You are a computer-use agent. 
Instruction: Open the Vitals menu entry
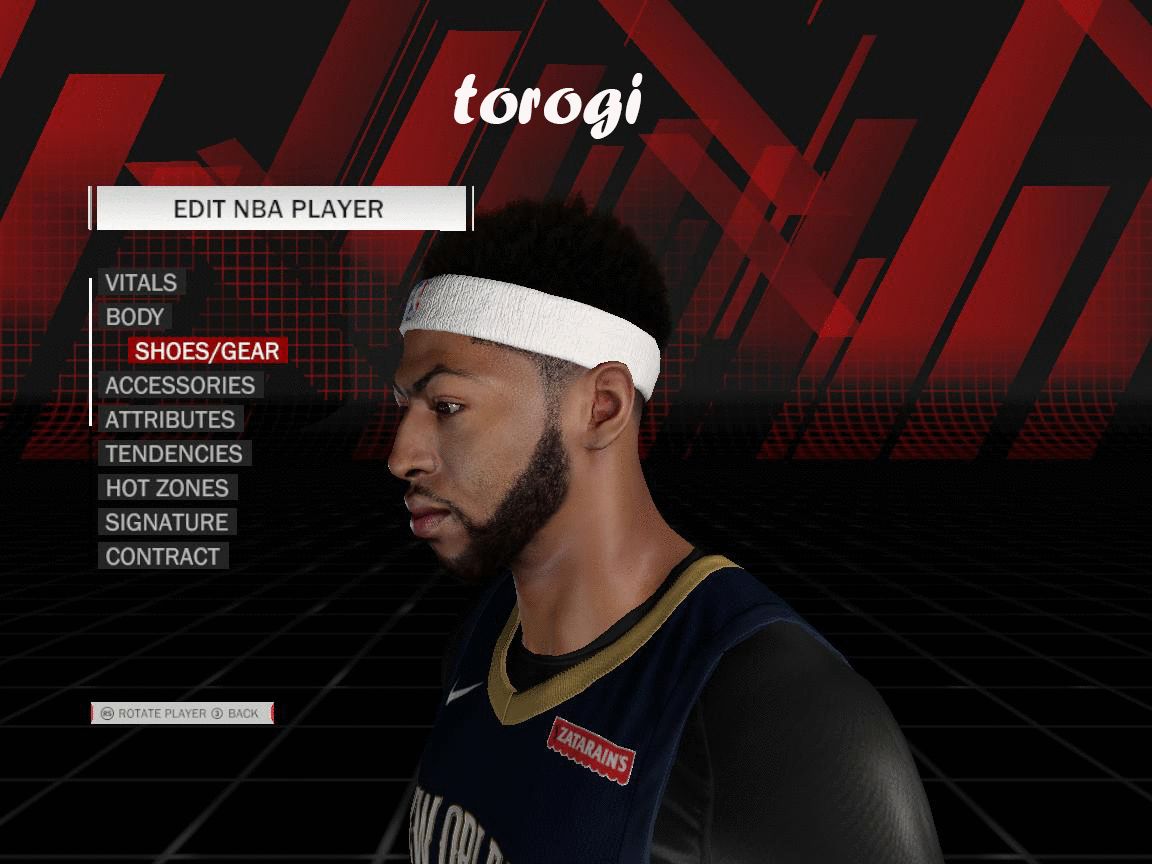(141, 283)
